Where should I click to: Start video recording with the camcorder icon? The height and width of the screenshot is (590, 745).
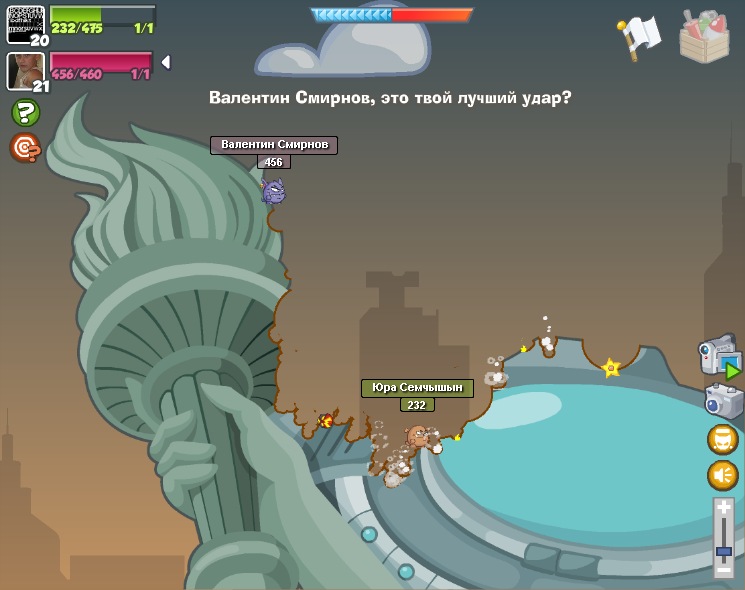[720, 358]
